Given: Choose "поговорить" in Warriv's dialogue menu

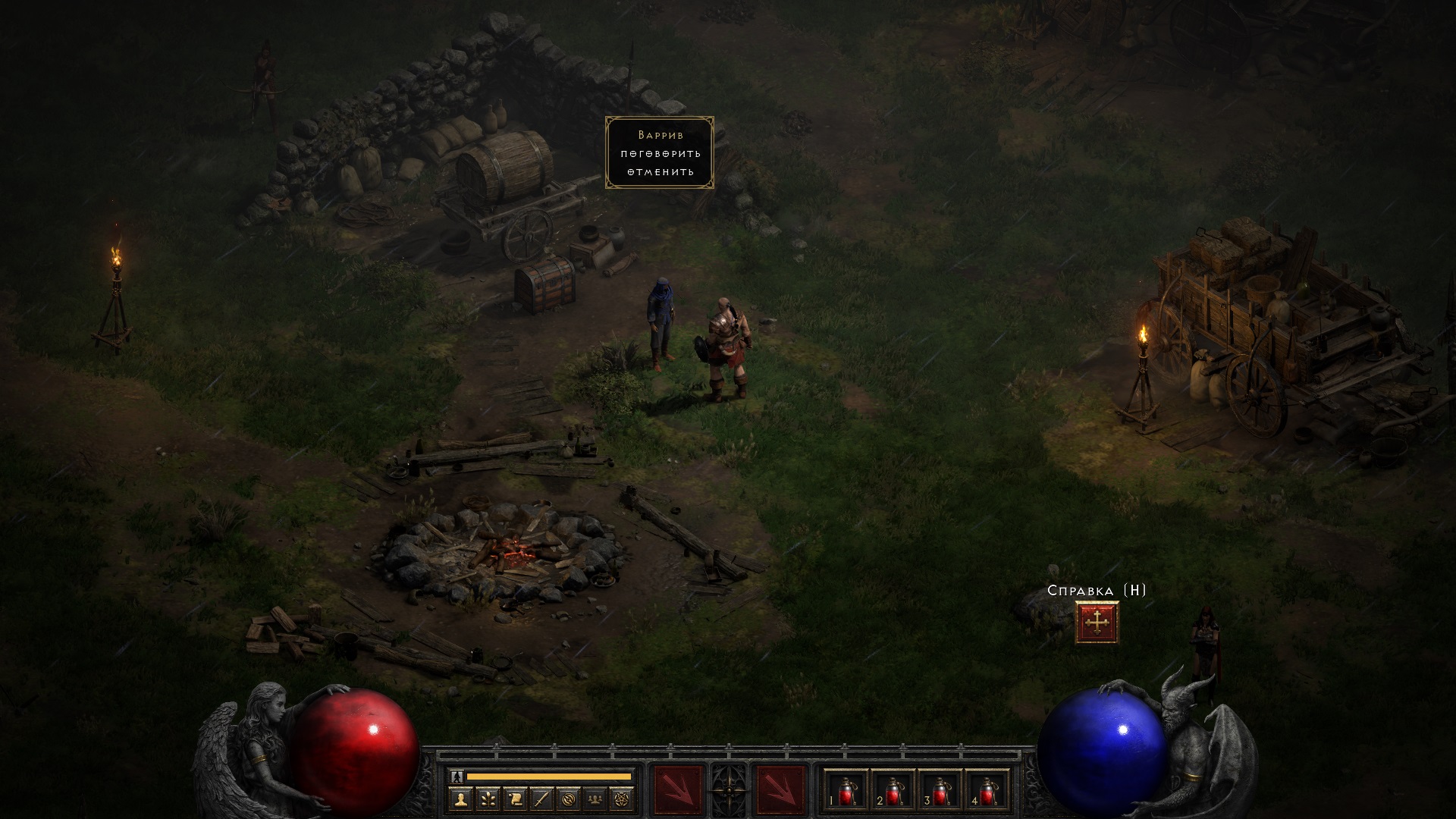Looking at the screenshot, I should (x=660, y=153).
